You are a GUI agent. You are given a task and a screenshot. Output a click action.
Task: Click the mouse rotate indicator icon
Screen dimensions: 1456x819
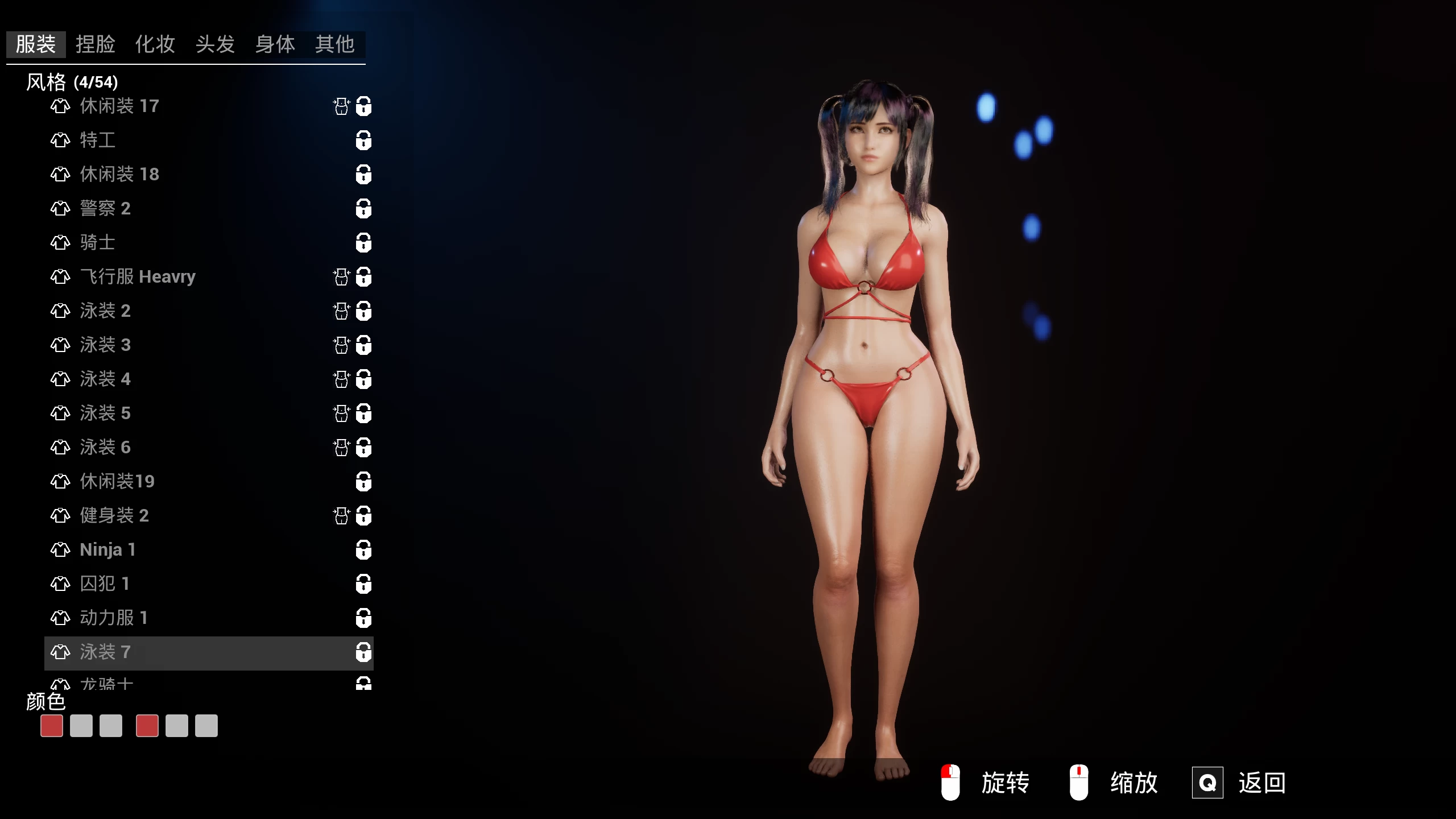click(950, 782)
